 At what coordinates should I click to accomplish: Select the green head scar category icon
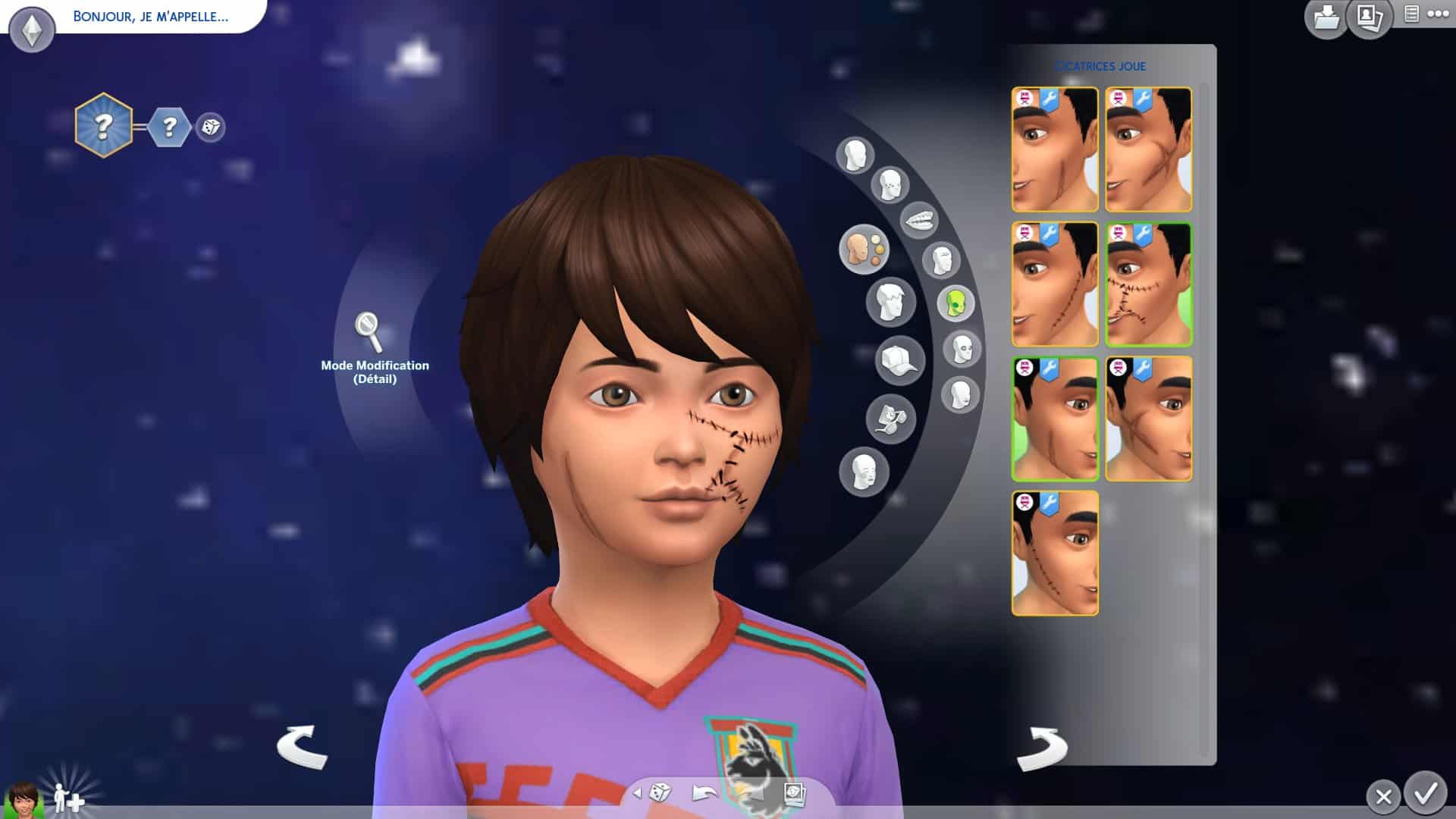(955, 303)
